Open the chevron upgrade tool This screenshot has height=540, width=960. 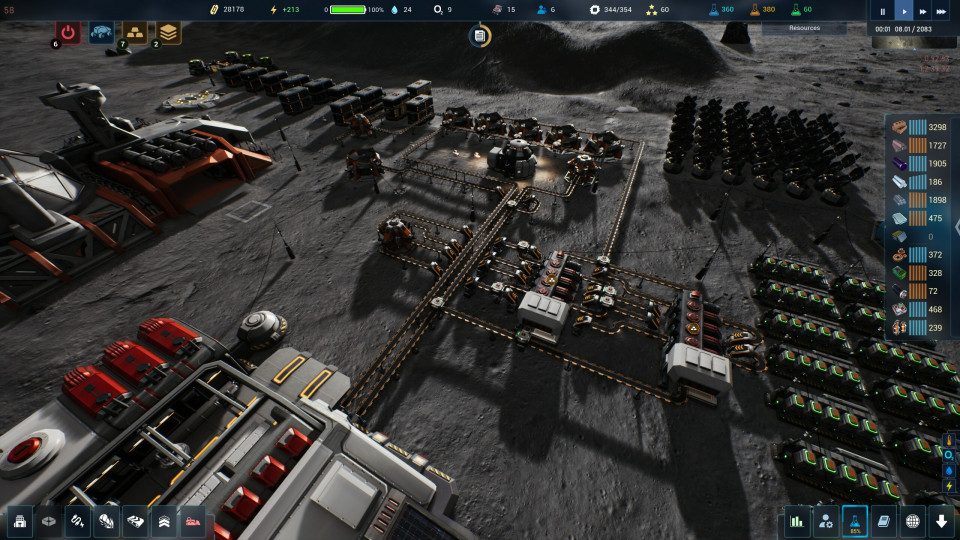coord(164,521)
